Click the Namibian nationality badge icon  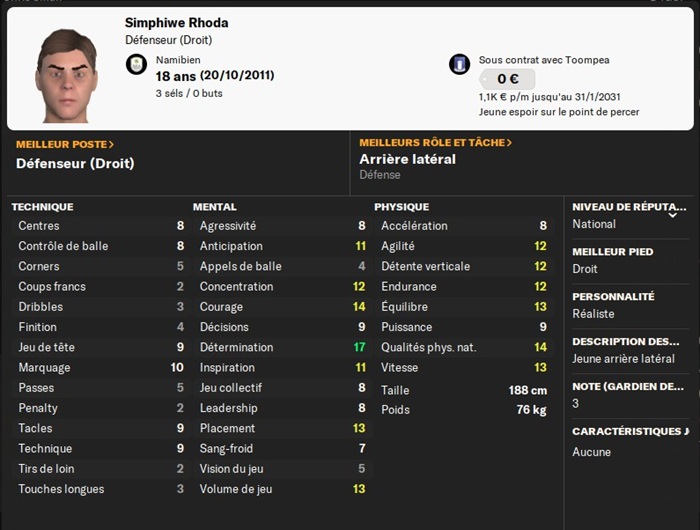pyautogui.click(x=136, y=65)
